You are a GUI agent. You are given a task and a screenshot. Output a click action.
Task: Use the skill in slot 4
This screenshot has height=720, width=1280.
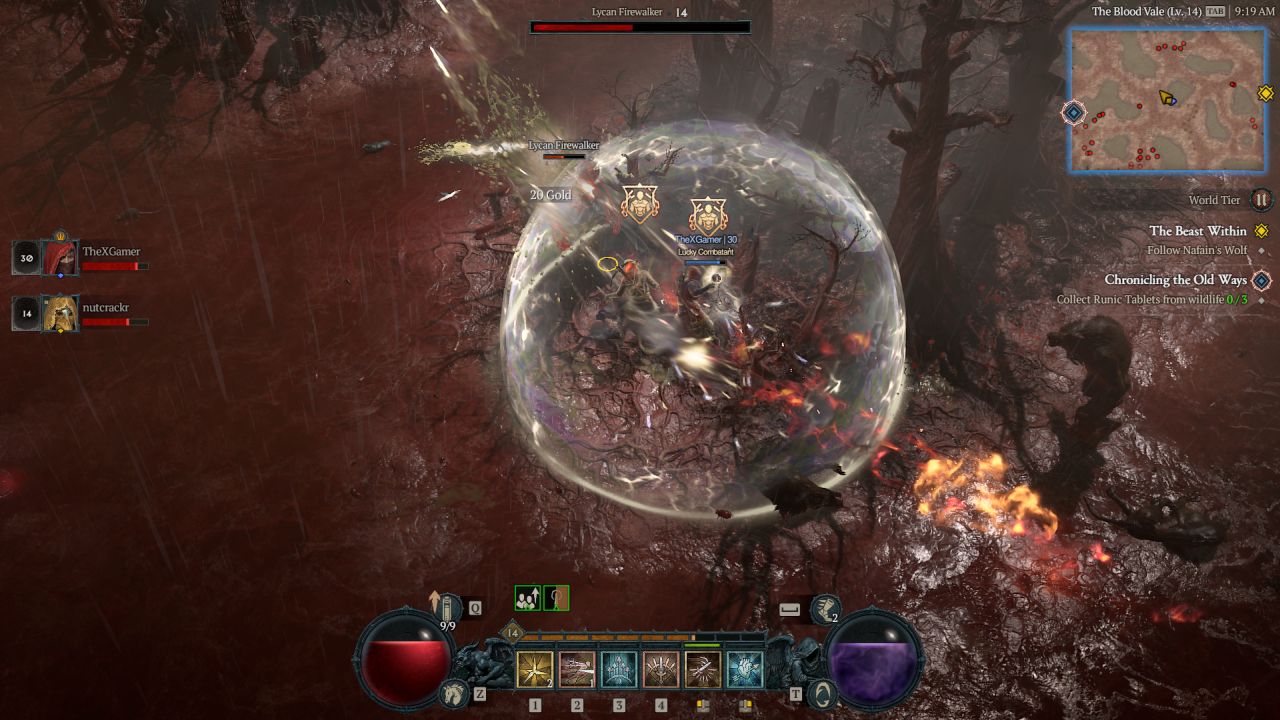pyautogui.click(x=660, y=668)
